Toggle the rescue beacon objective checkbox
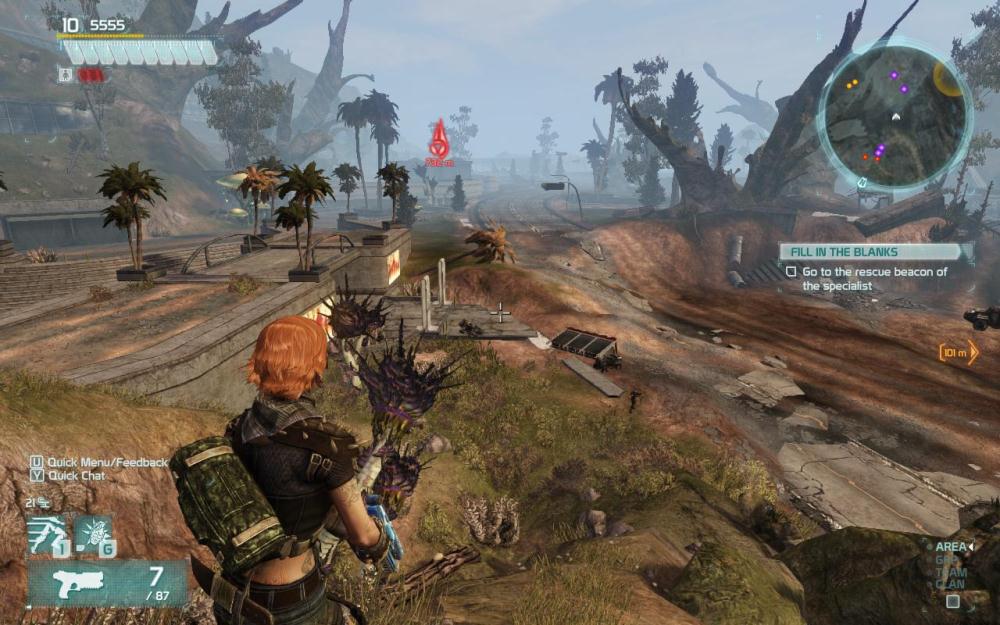 [791, 271]
